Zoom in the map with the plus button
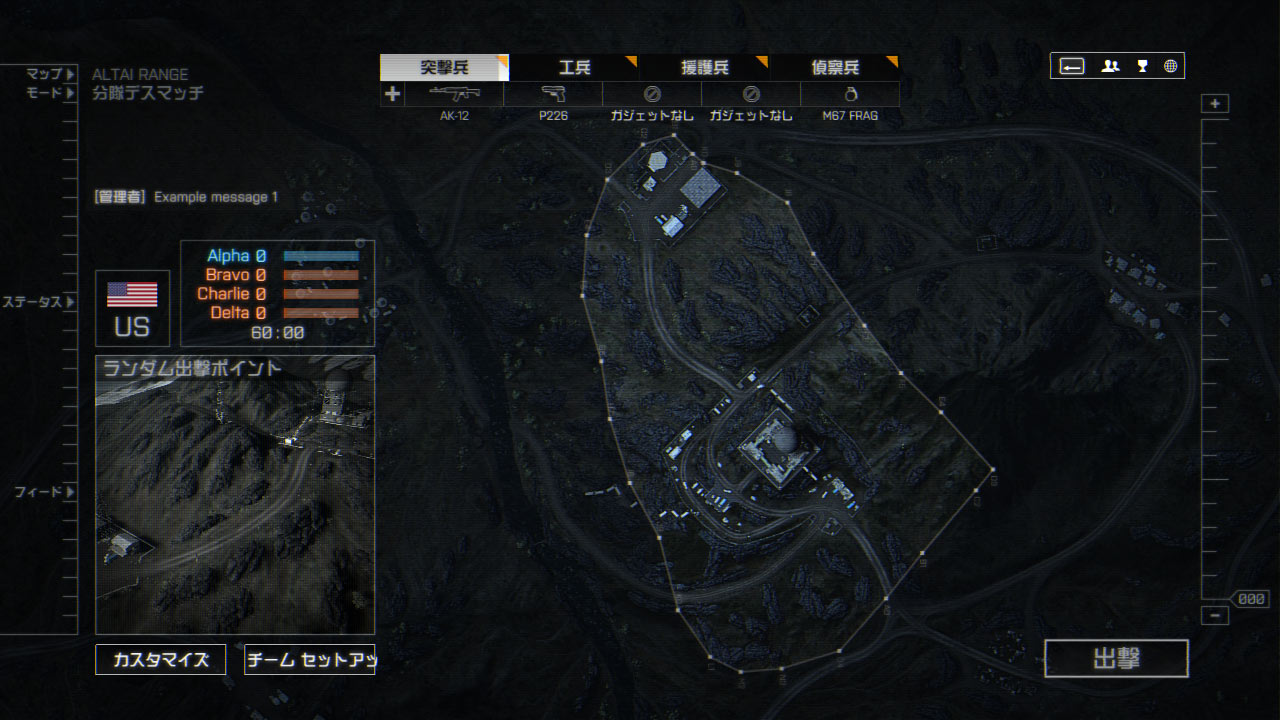The width and height of the screenshot is (1280, 720). [1215, 104]
